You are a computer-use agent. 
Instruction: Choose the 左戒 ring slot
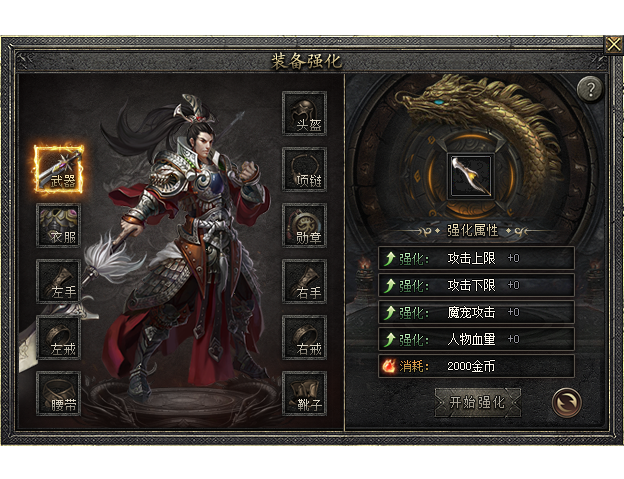coord(59,338)
